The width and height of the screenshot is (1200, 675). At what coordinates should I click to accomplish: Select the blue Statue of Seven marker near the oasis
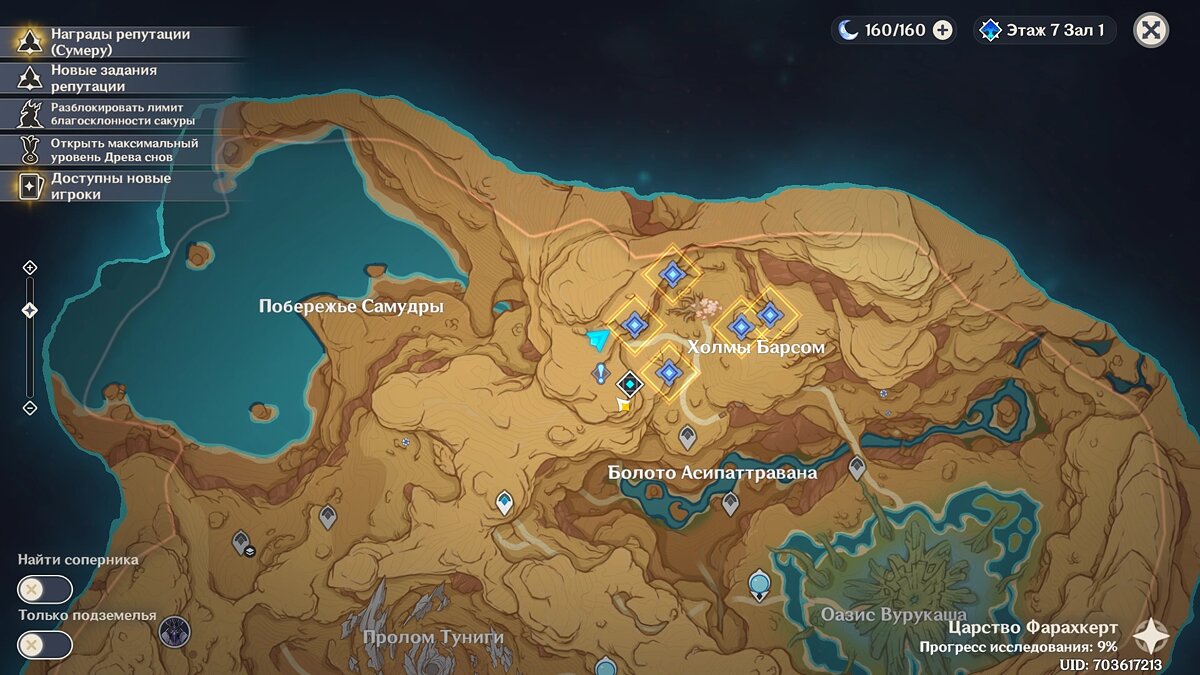coord(759,583)
